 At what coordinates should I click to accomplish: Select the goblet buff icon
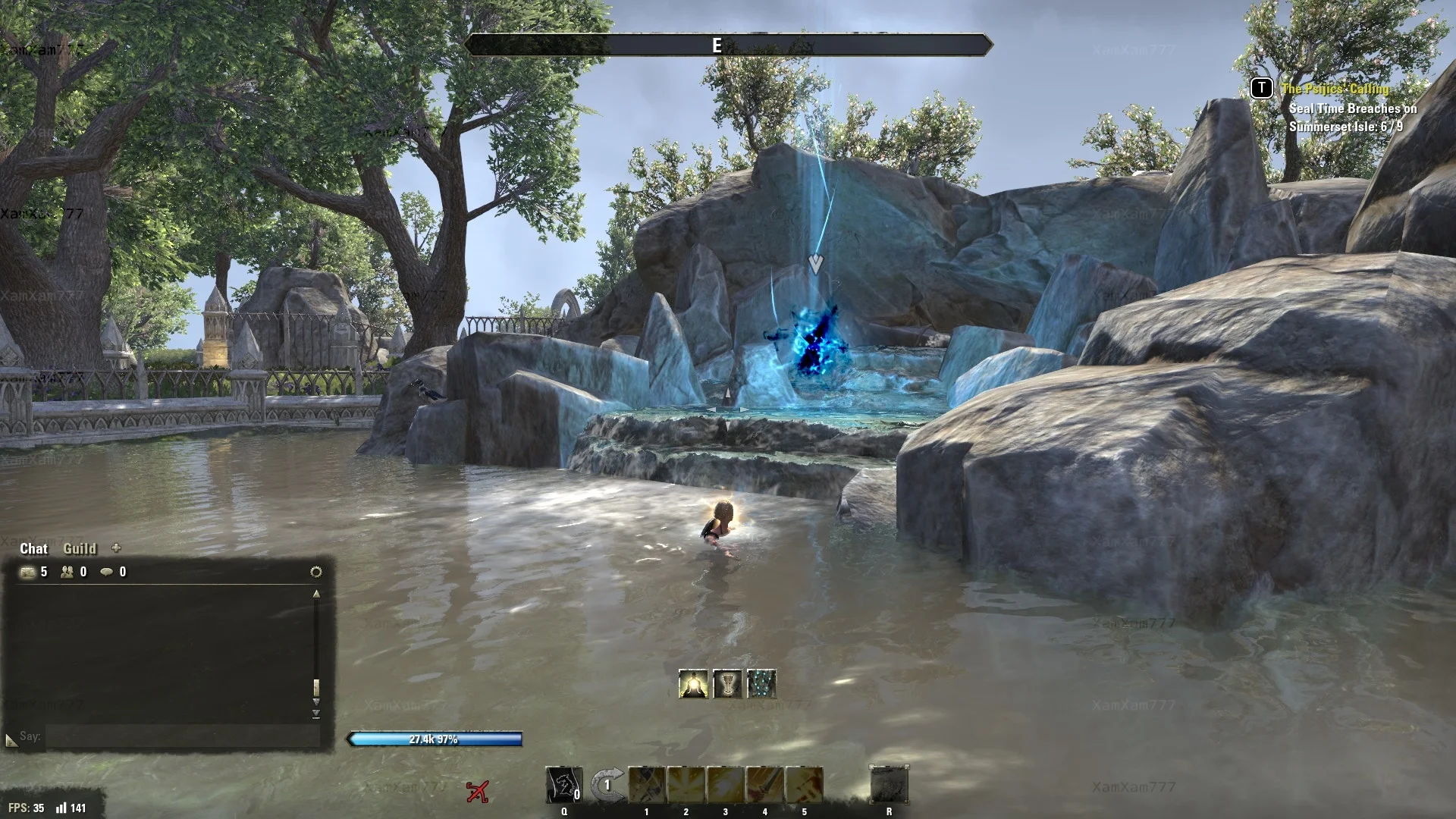click(727, 684)
